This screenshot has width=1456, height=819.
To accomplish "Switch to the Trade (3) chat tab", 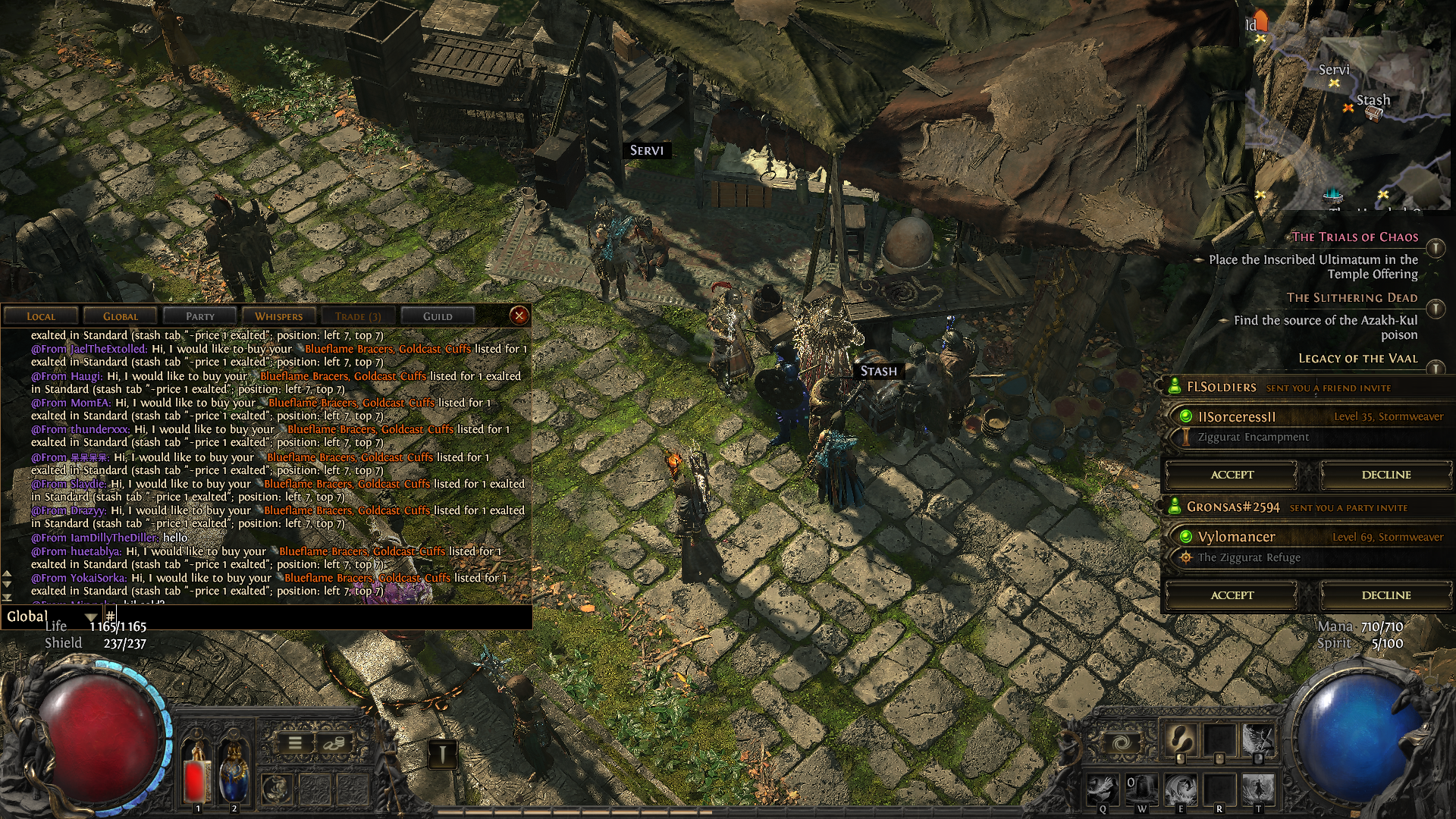I will (x=358, y=316).
